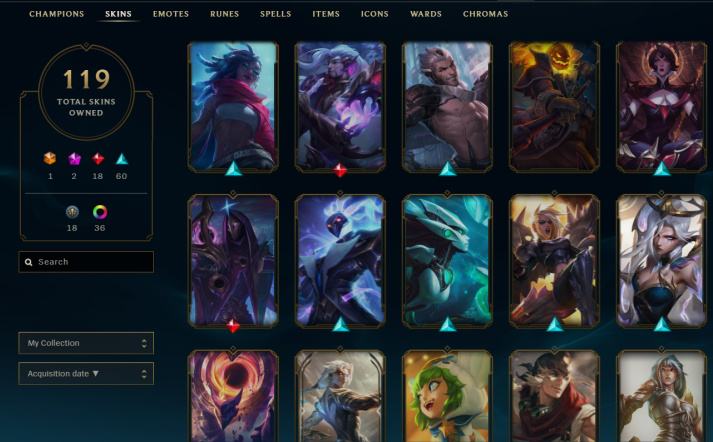Select the pumpkin-head skin card
The width and height of the screenshot is (713, 442).
tap(553, 104)
